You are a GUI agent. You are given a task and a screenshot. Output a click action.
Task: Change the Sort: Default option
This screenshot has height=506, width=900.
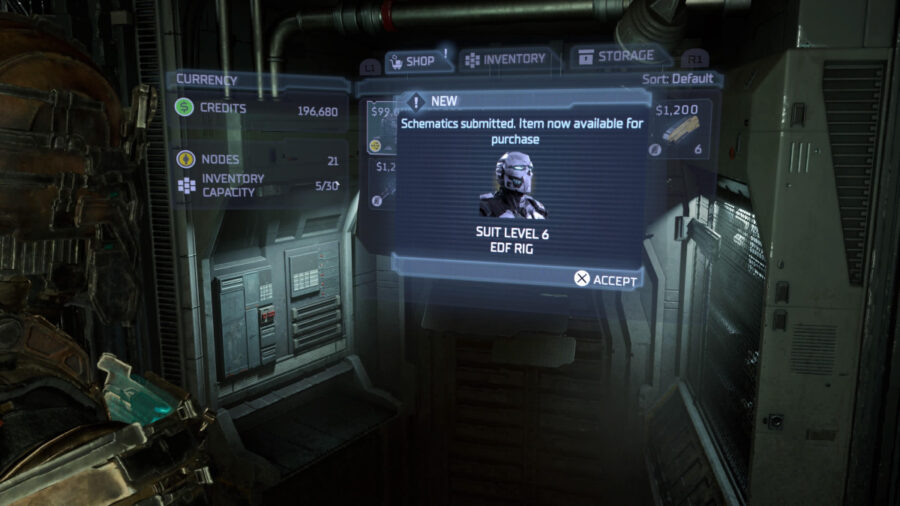679,78
